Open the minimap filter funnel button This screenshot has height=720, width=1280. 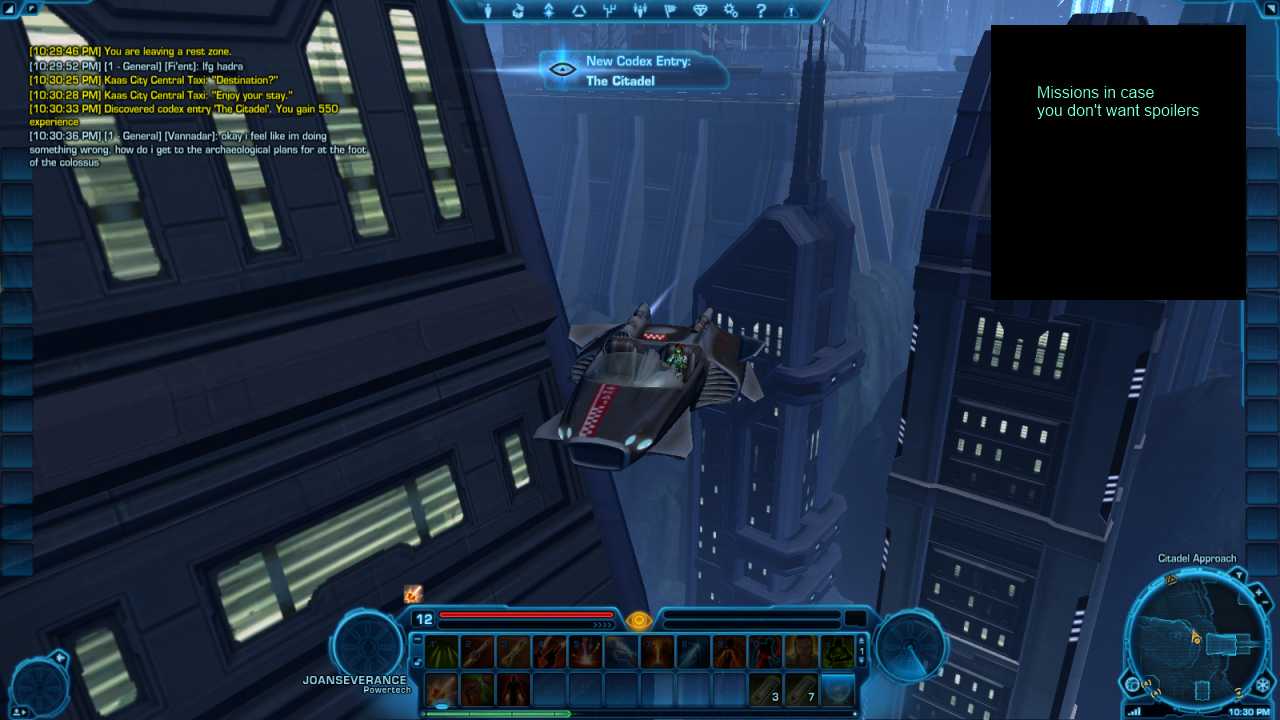[x=1237, y=574]
